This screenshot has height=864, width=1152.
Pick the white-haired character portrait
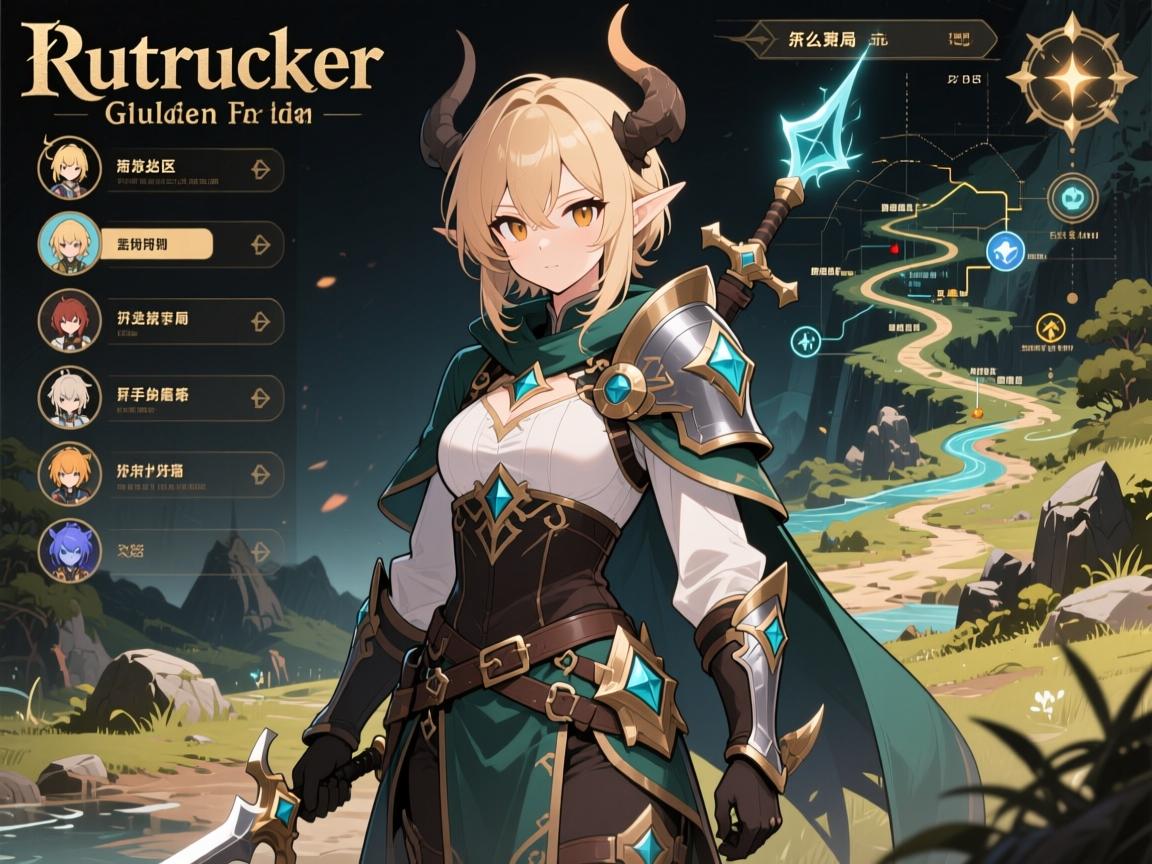[68, 397]
